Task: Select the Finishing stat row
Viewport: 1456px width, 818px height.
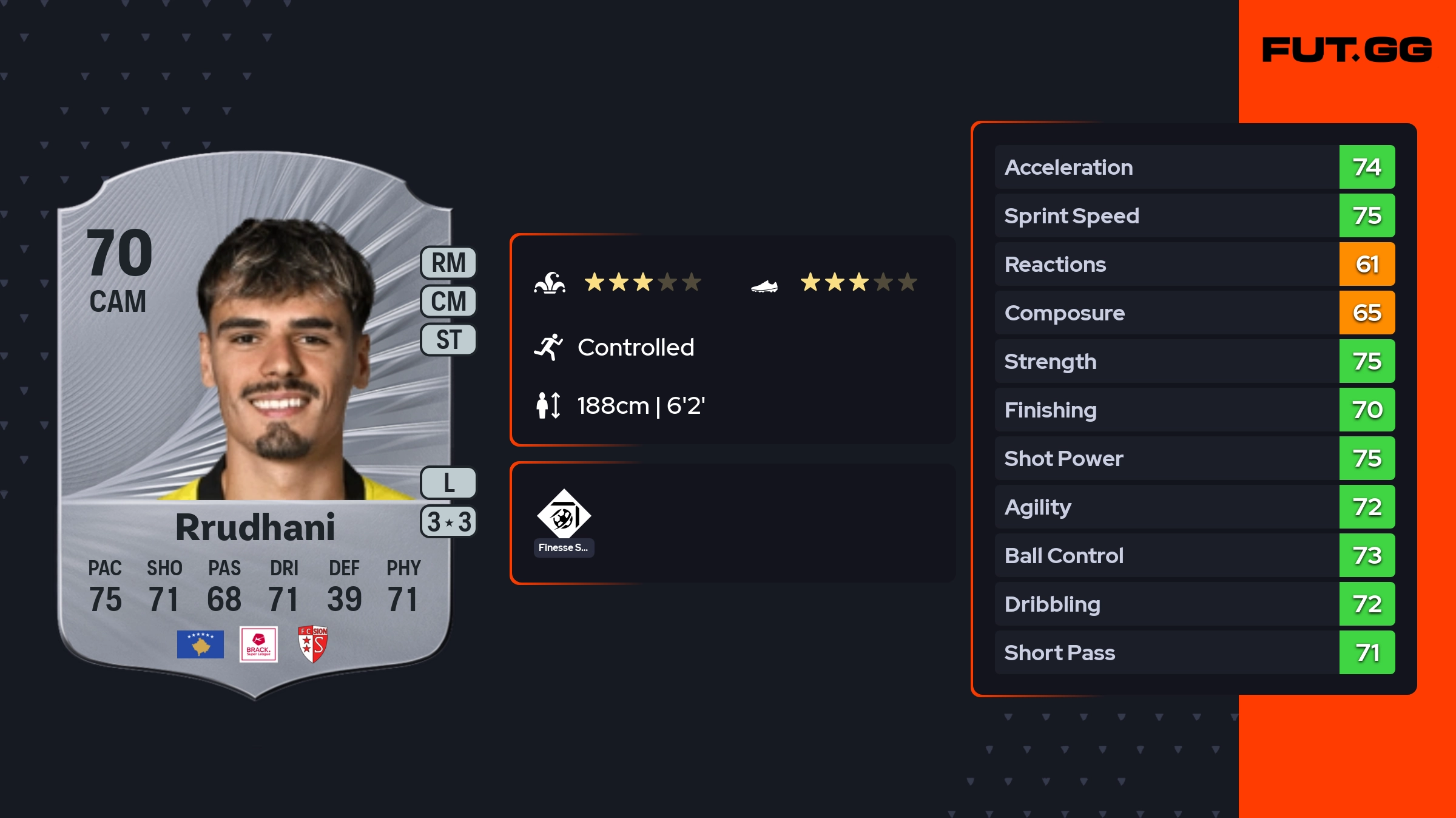Action: [1194, 410]
